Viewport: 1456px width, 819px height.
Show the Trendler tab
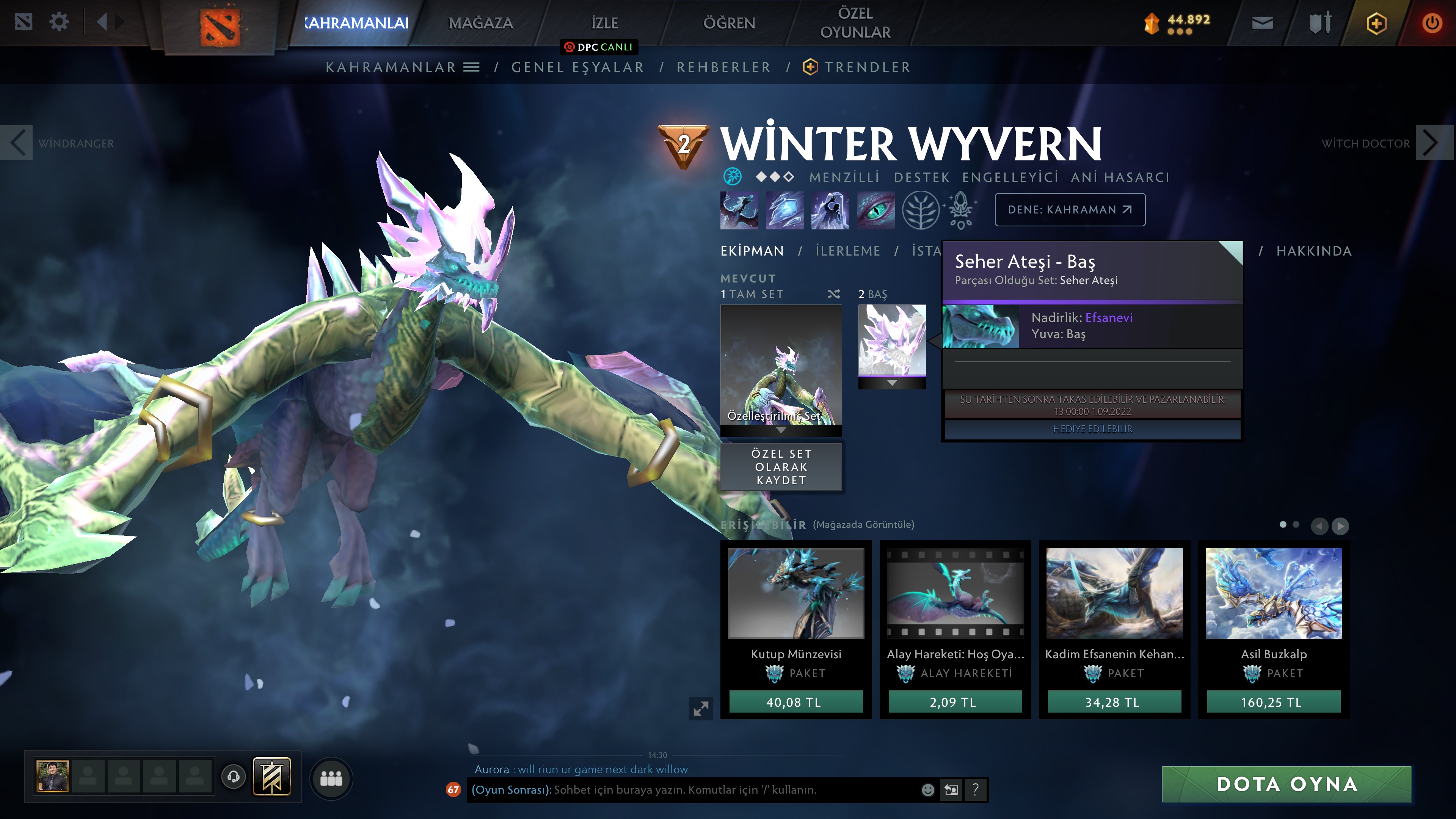(x=866, y=67)
